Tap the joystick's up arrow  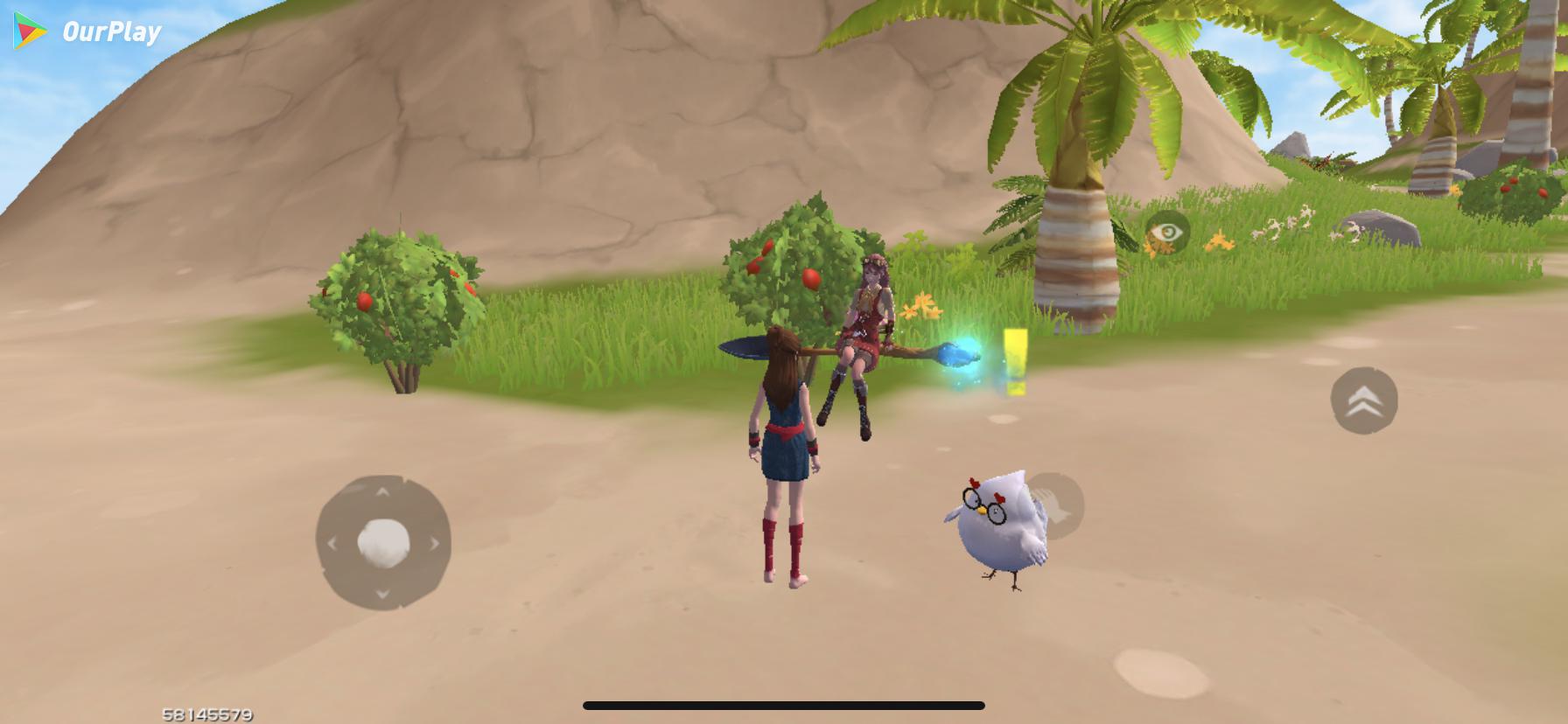383,493
